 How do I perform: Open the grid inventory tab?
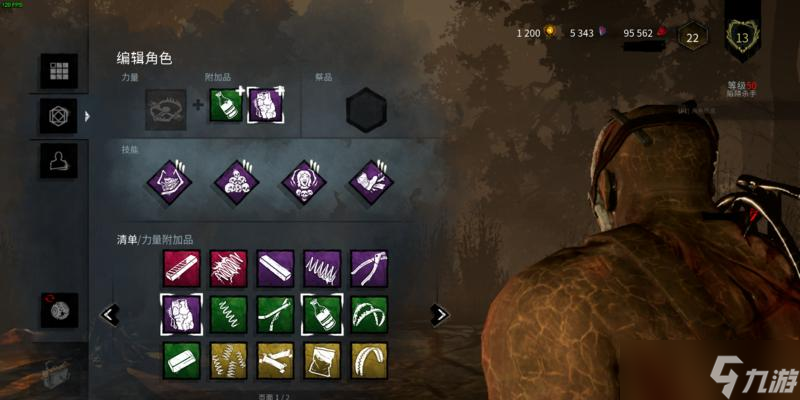pyautogui.click(x=58, y=71)
